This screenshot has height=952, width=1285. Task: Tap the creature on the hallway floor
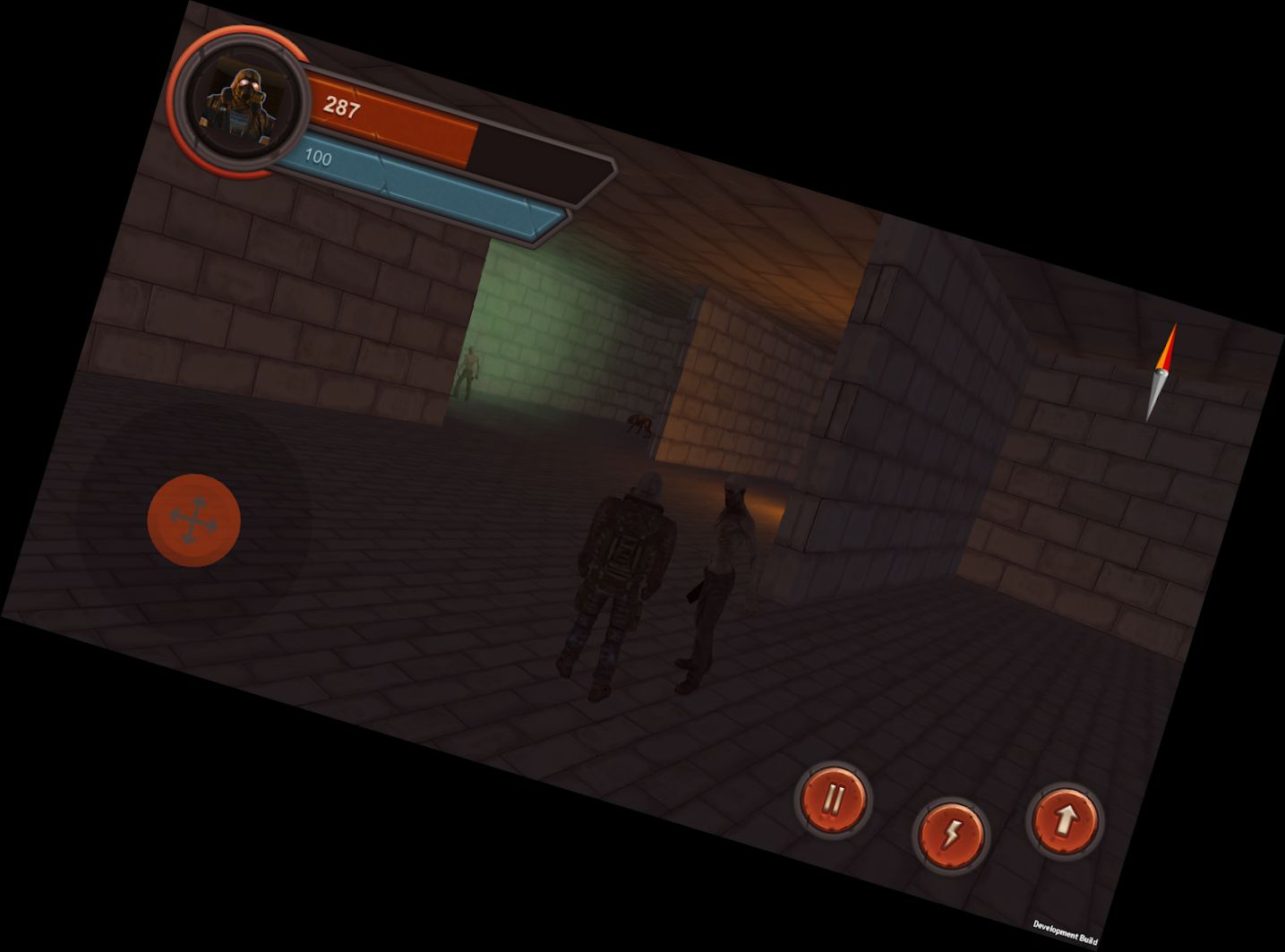click(638, 424)
